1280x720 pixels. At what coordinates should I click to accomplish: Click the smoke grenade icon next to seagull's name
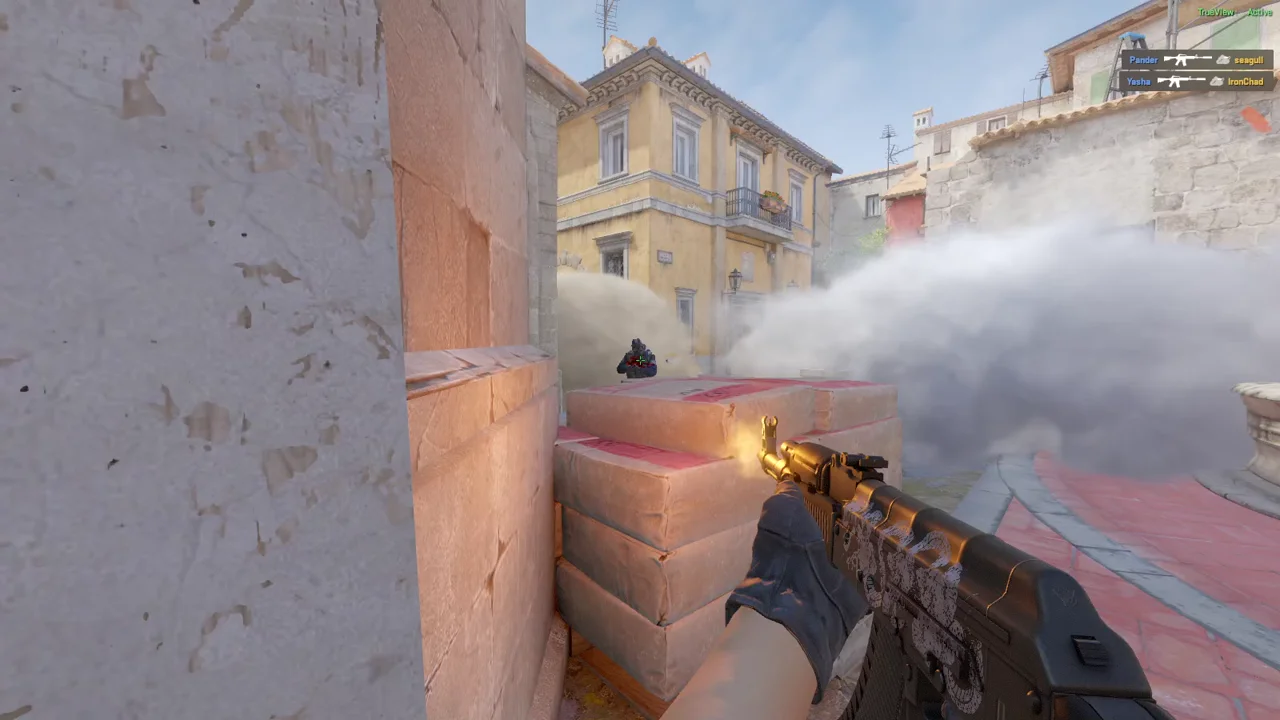click(x=1222, y=60)
